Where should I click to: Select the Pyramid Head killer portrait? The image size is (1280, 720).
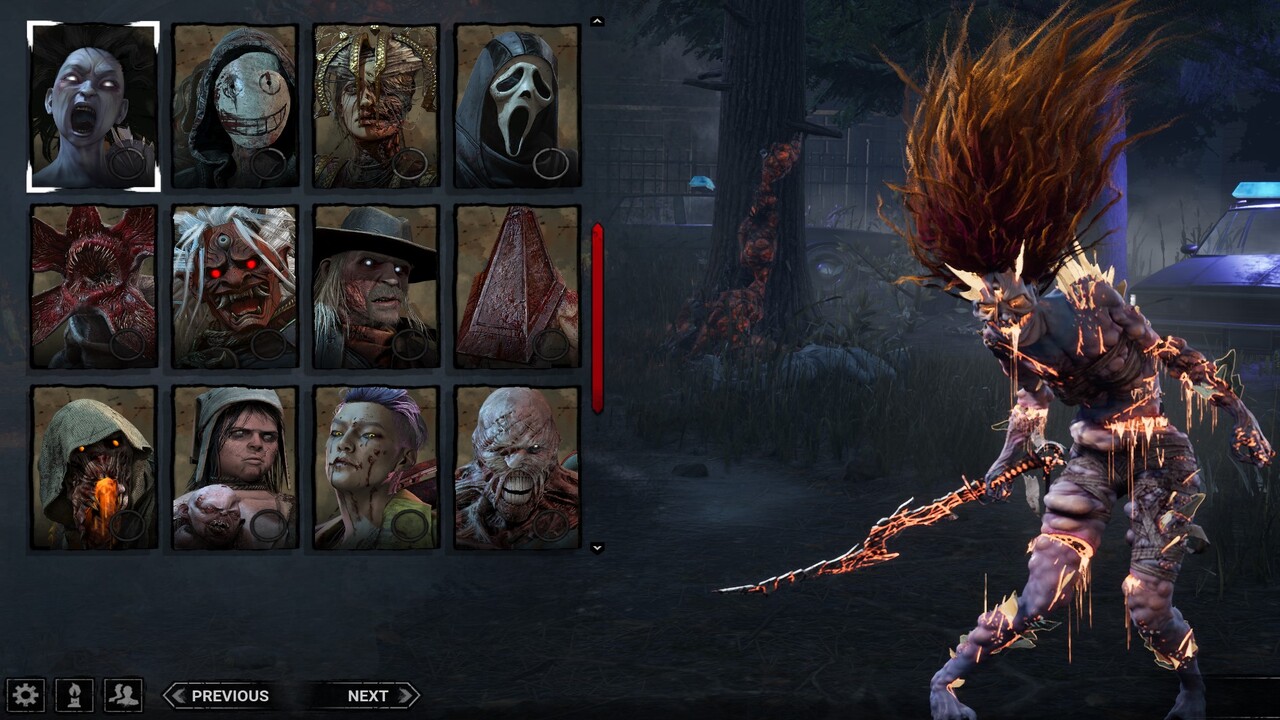pos(510,289)
